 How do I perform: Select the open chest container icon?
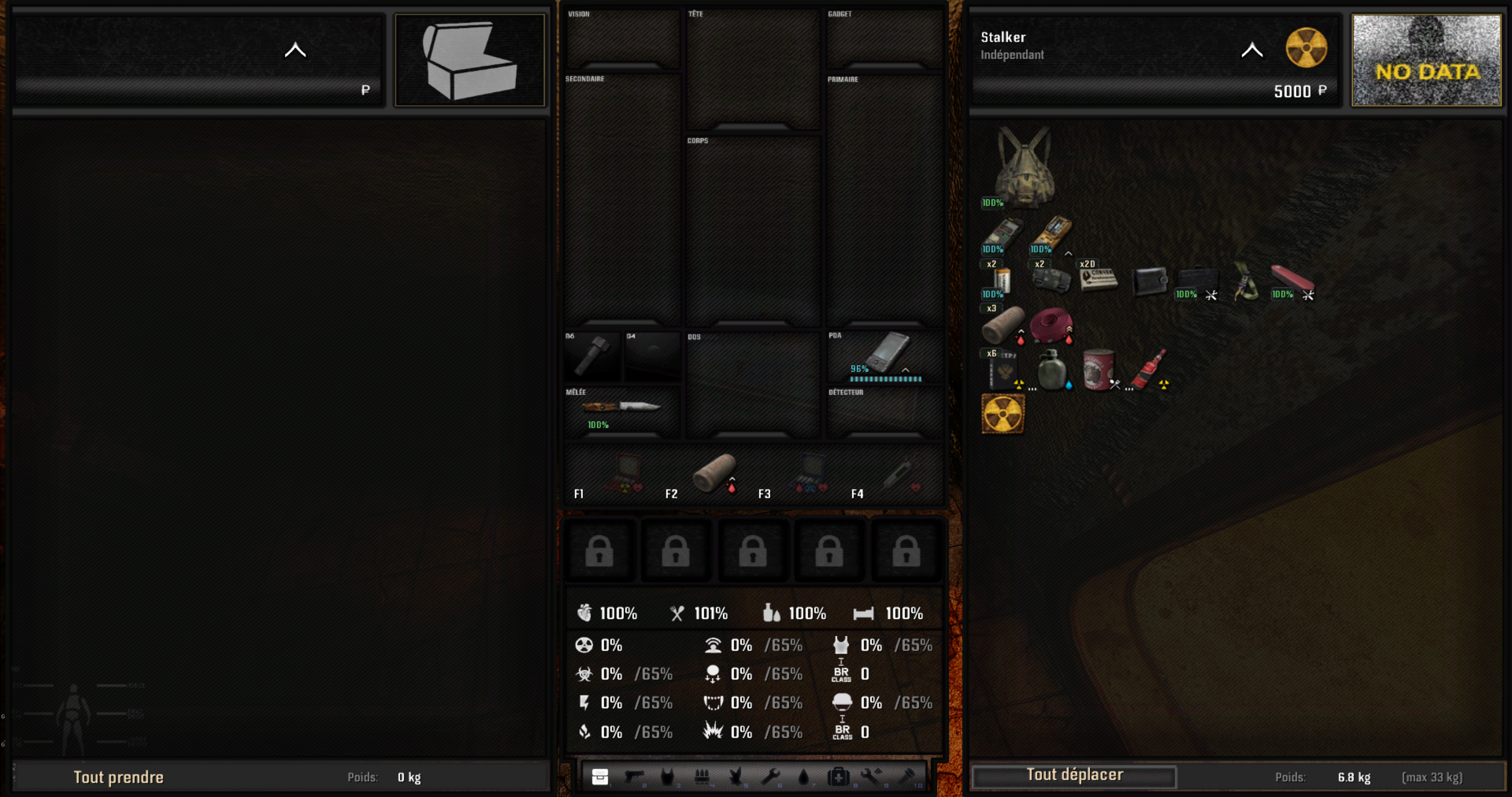coord(470,60)
